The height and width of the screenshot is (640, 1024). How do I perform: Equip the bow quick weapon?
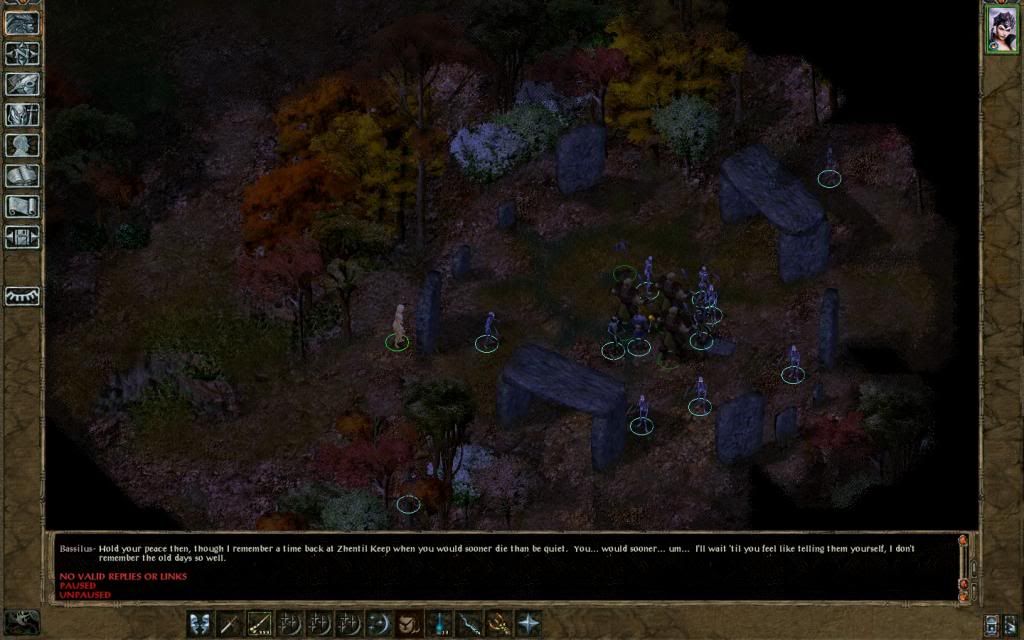(x=260, y=623)
